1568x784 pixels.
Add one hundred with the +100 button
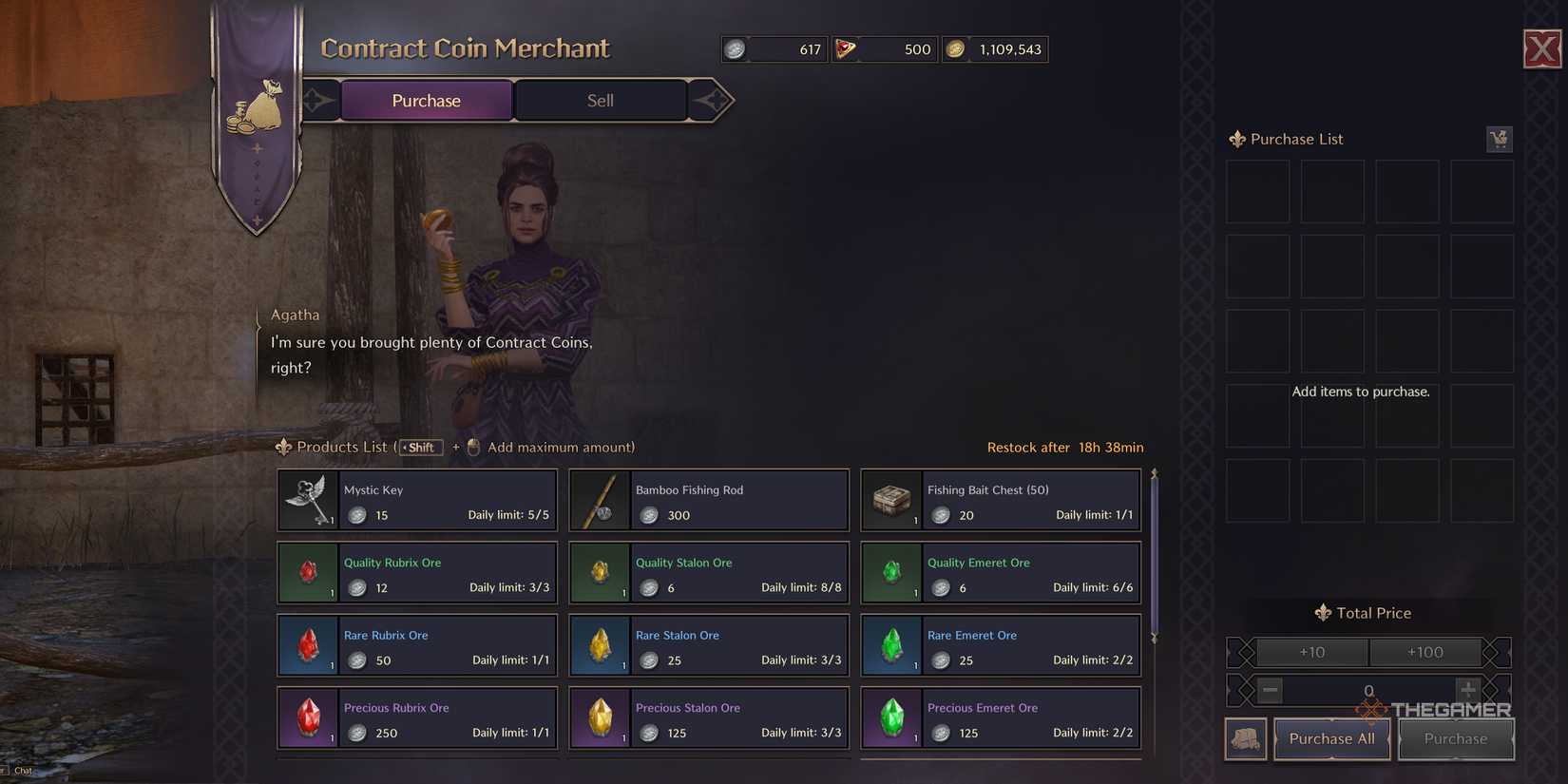click(1425, 652)
